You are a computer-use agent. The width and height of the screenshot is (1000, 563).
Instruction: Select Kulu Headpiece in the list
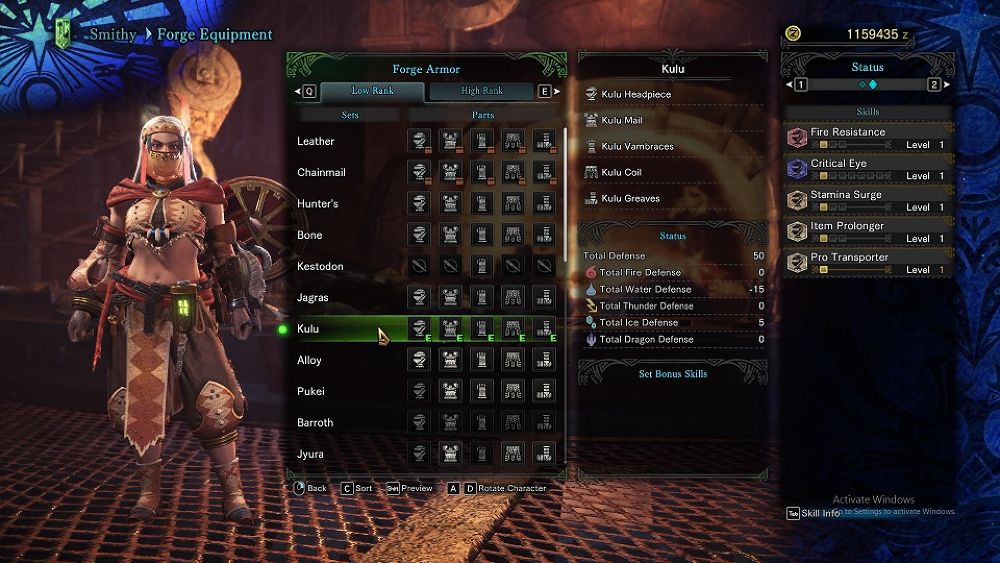[x=636, y=95]
